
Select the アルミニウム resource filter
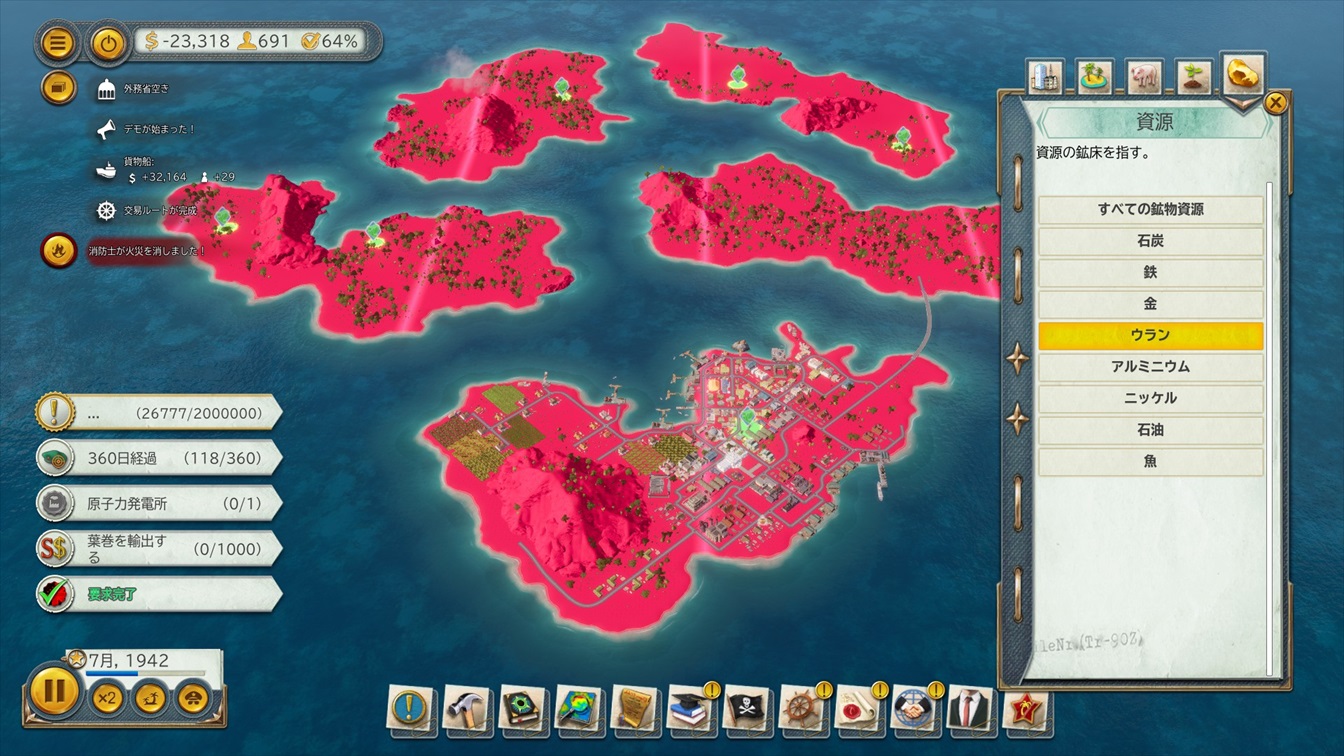click(1150, 367)
